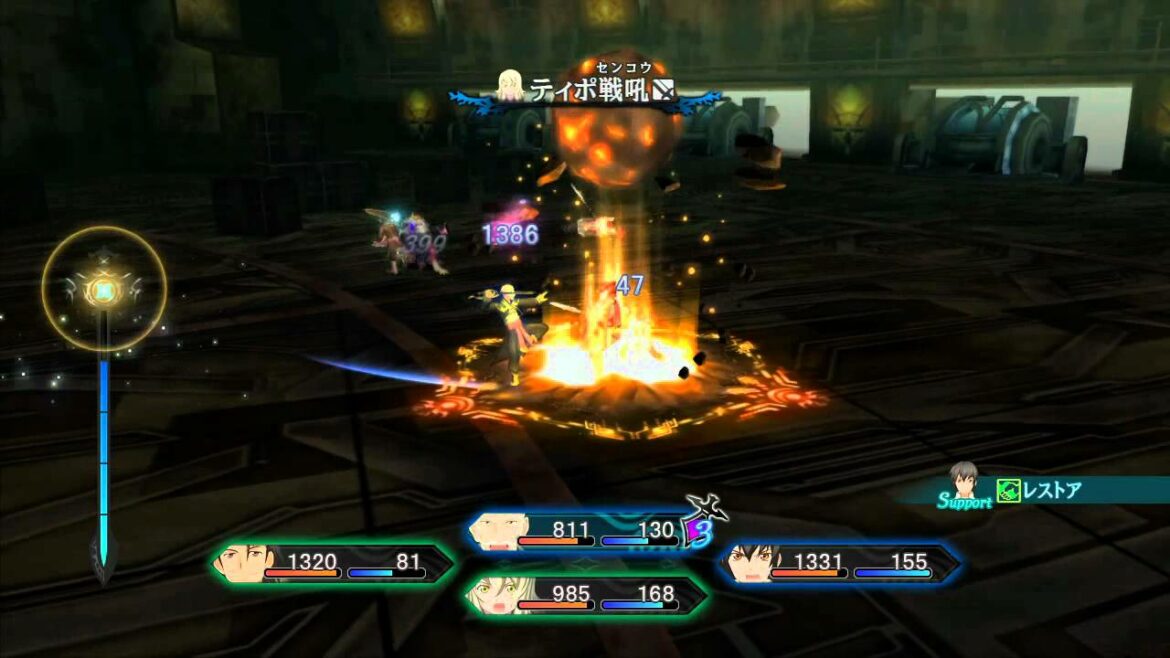Click the Support character portrait
The width and height of the screenshot is (1170, 658).
coord(963,481)
